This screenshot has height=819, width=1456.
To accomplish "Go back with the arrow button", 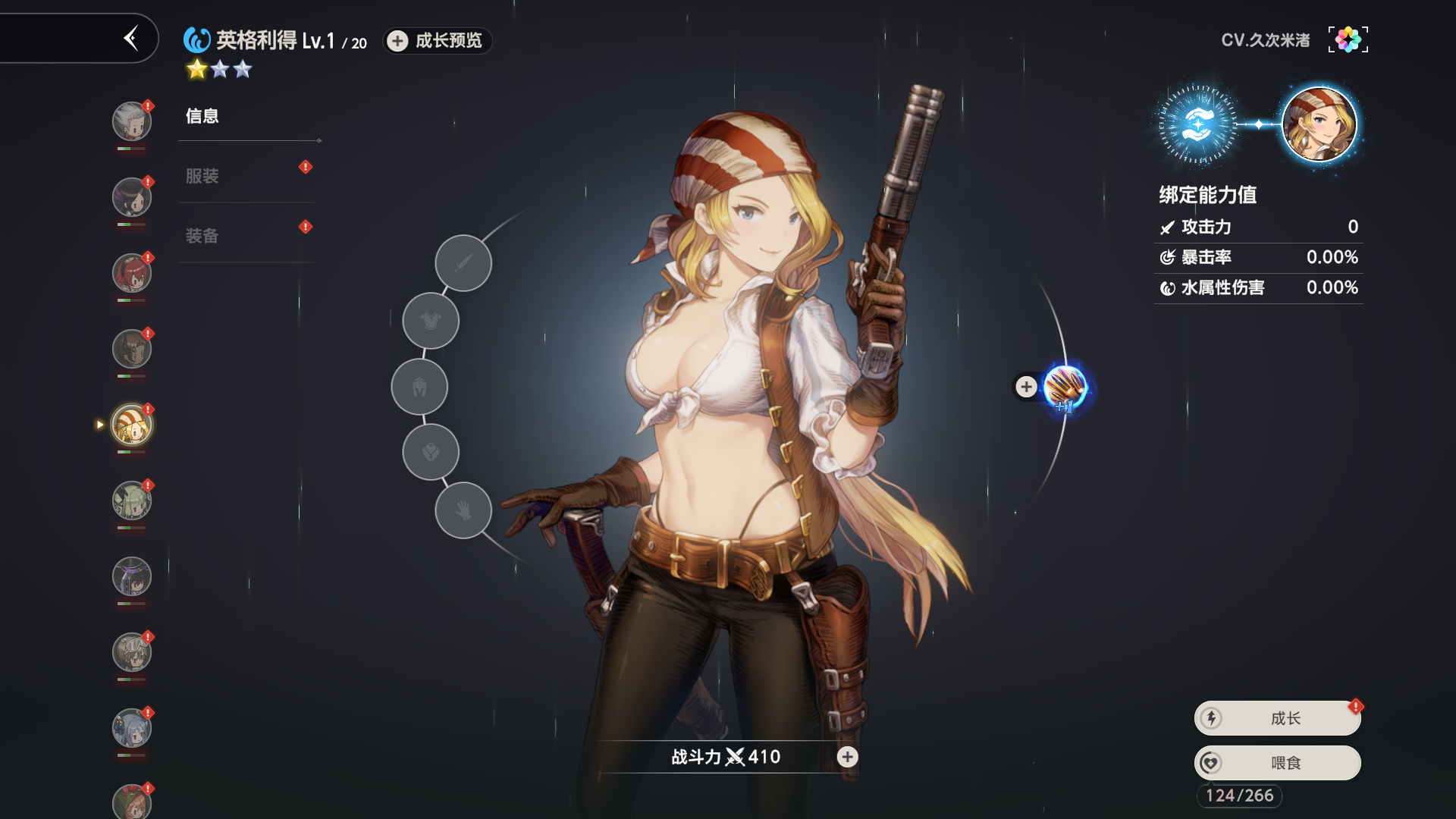I will (x=131, y=38).
